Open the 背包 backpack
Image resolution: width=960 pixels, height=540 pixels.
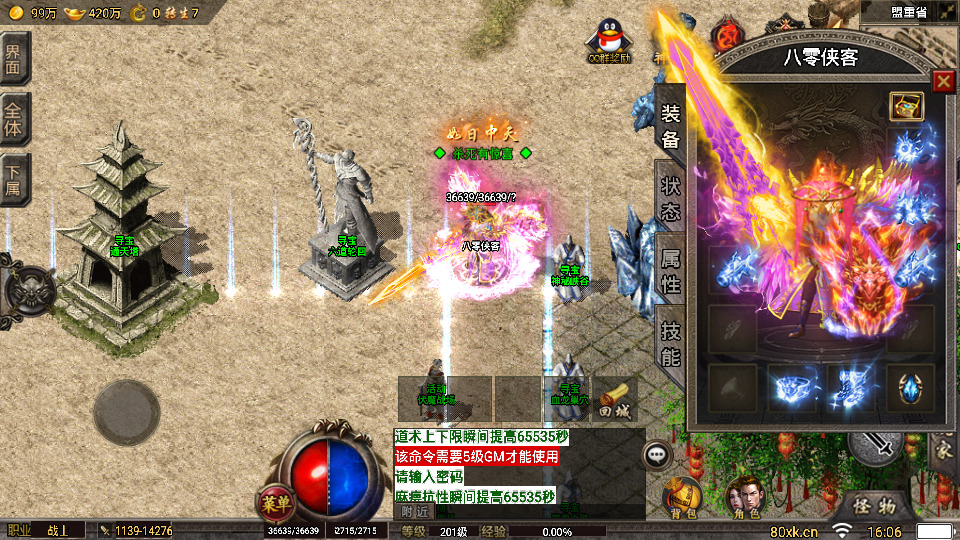(x=684, y=497)
